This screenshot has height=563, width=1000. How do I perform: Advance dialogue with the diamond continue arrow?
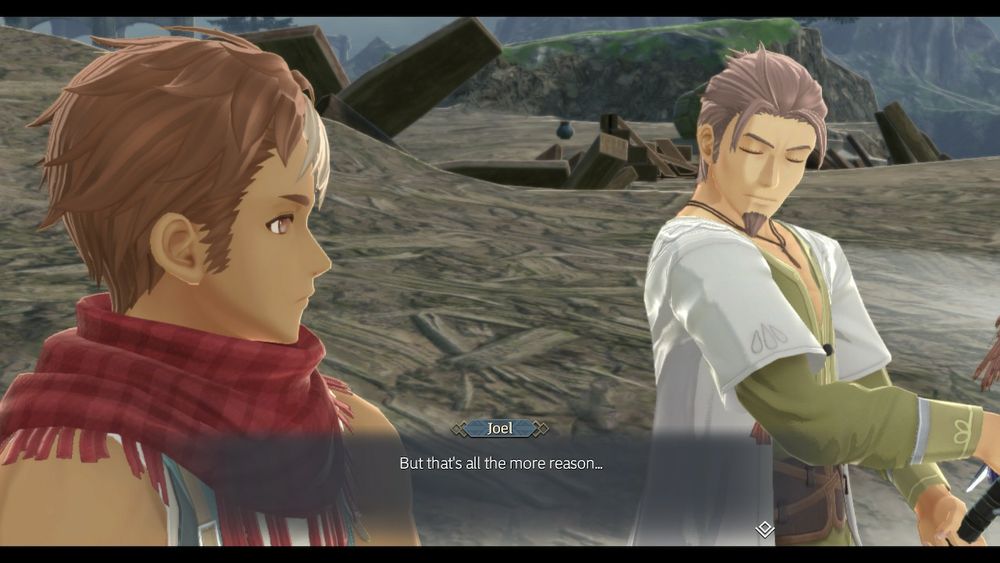pyautogui.click(x=764, y=529)
